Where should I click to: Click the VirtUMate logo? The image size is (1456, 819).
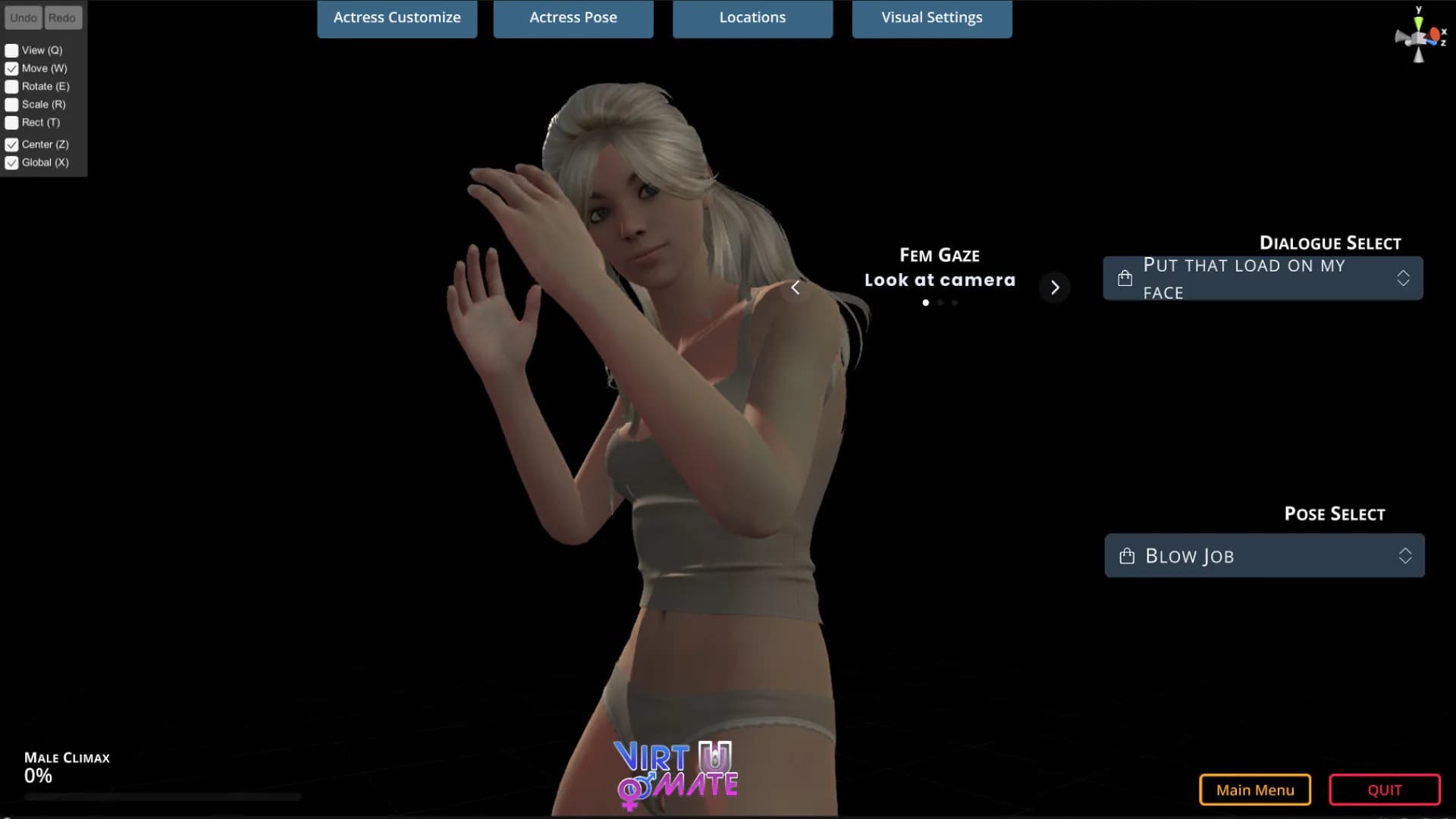click(x=675, y=770)
